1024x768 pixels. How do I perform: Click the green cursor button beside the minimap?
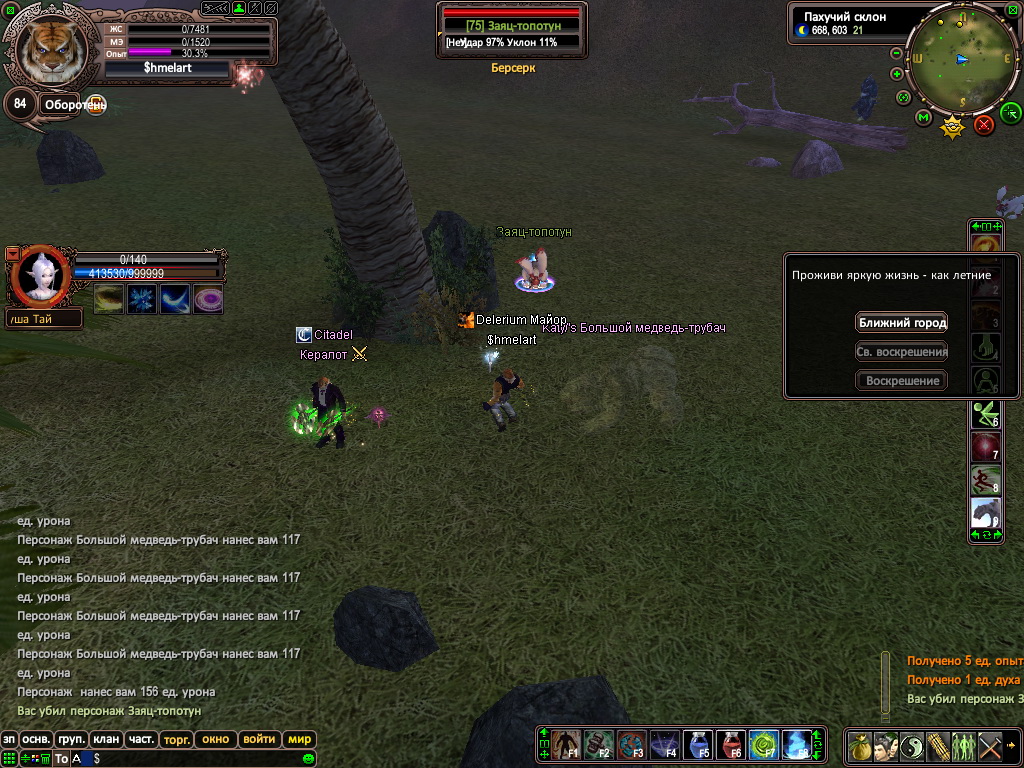click(x=1010, y=111)
